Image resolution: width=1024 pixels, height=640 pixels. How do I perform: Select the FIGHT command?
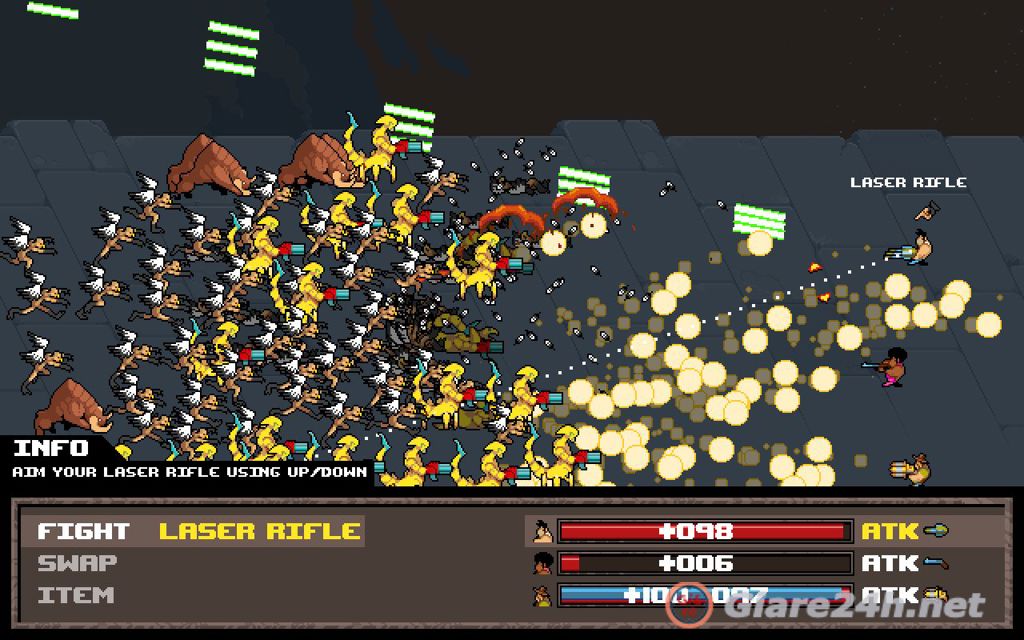point(83,531)
